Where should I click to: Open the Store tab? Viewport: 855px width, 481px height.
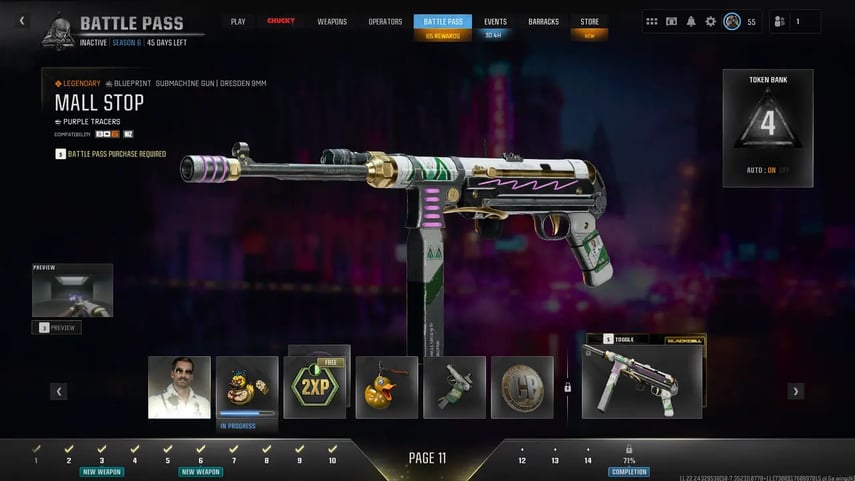[x=590, y=21]
